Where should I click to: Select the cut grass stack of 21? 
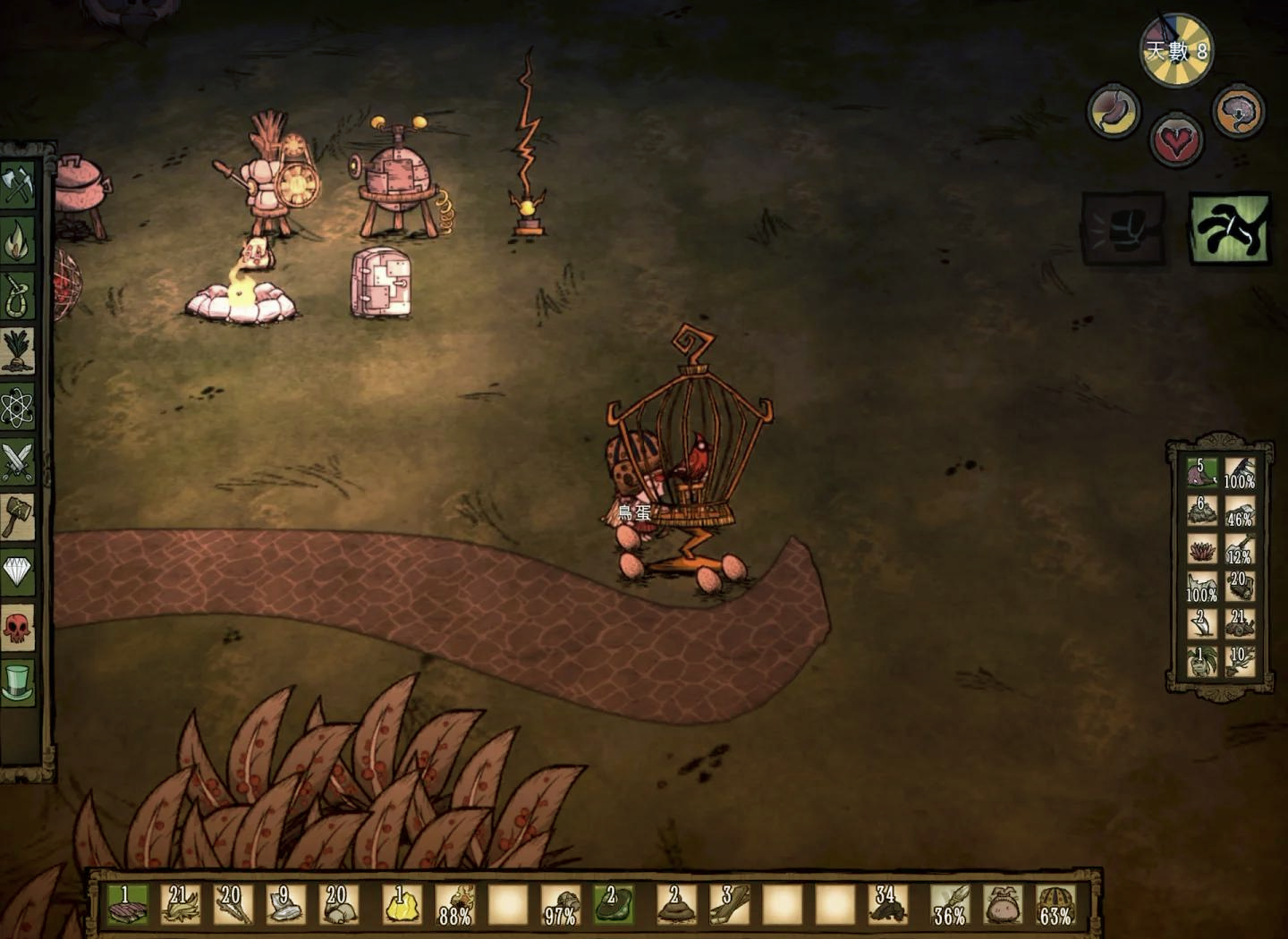click(x=179, y=905)
